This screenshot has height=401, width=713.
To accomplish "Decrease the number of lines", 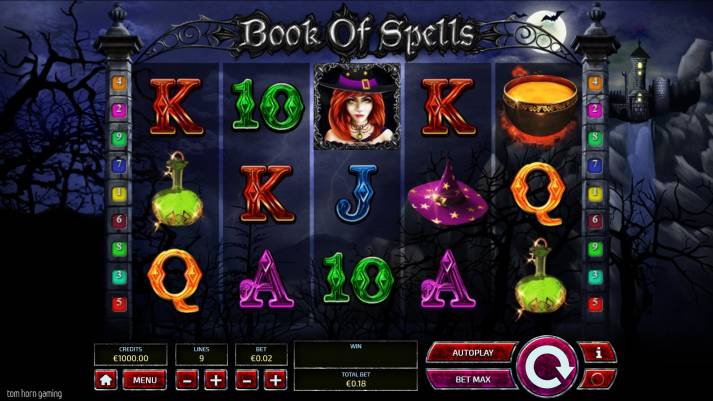I will click(x=186, y=380).
